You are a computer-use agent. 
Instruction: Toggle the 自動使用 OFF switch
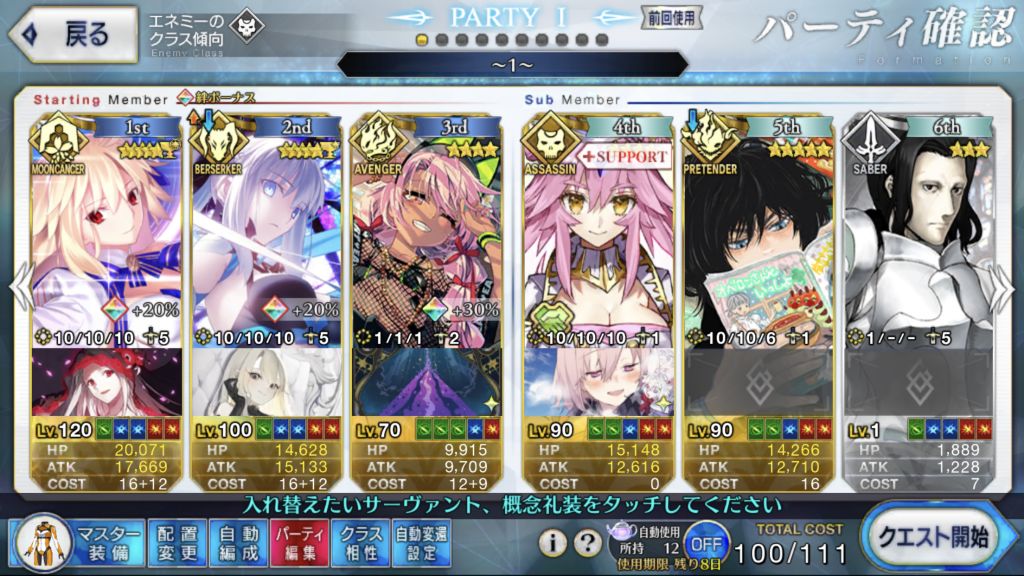706,544
